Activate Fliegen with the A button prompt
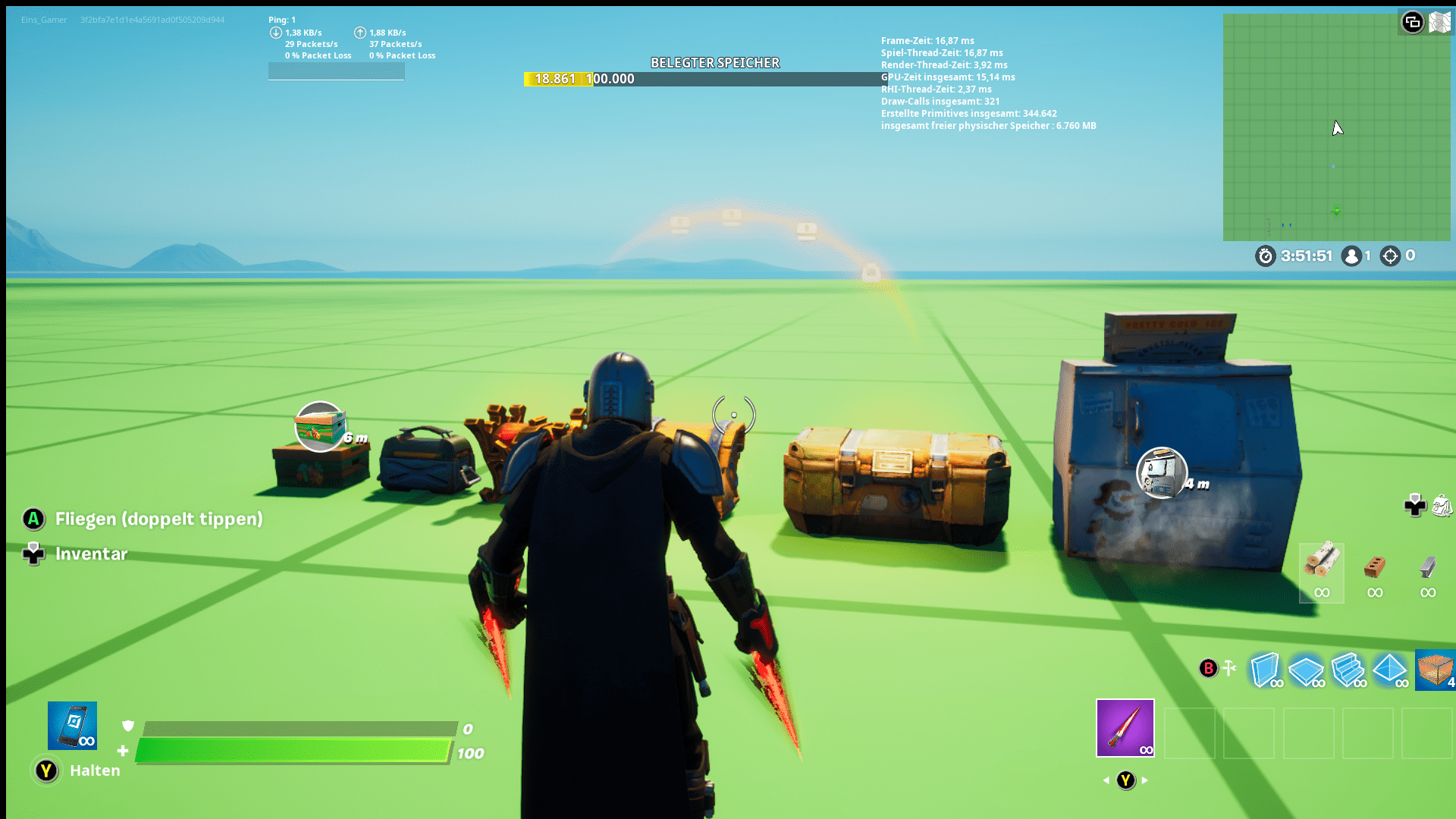1456x819 pixels. click(33, 519)
